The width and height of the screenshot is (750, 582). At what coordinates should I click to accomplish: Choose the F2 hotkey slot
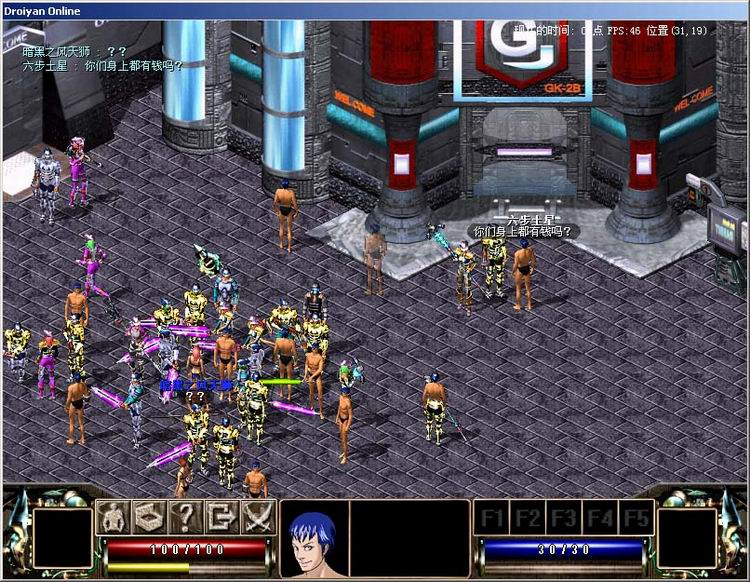click(x=529, y=518)
